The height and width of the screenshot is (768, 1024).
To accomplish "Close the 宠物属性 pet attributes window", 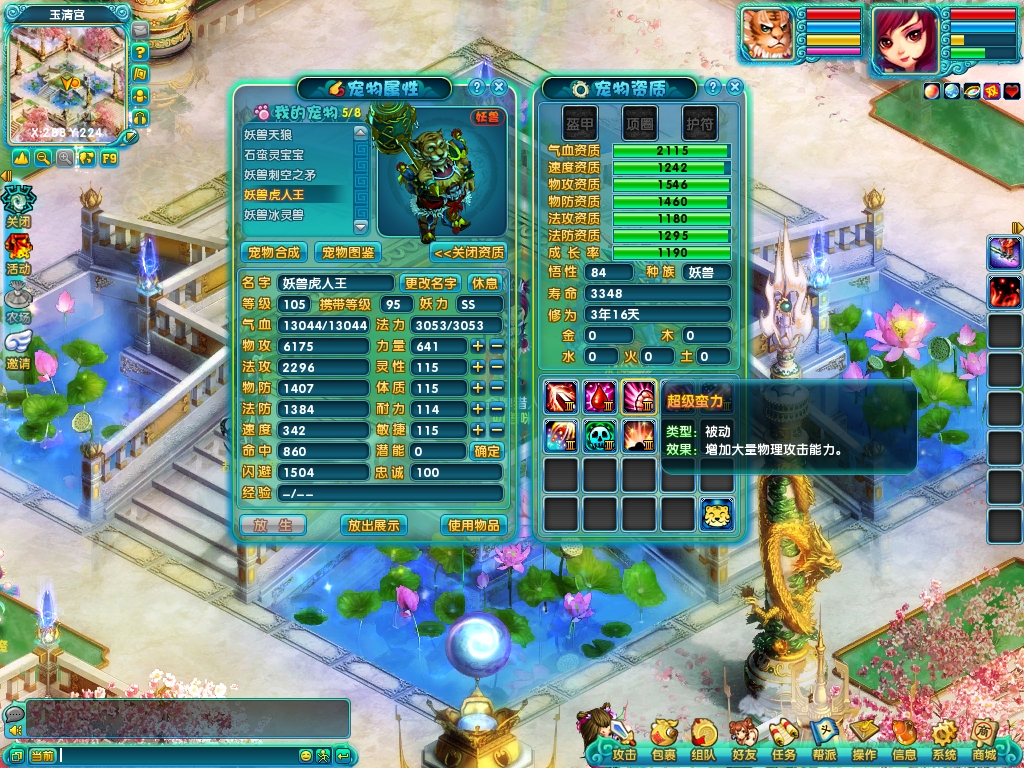I will point(499,88).
